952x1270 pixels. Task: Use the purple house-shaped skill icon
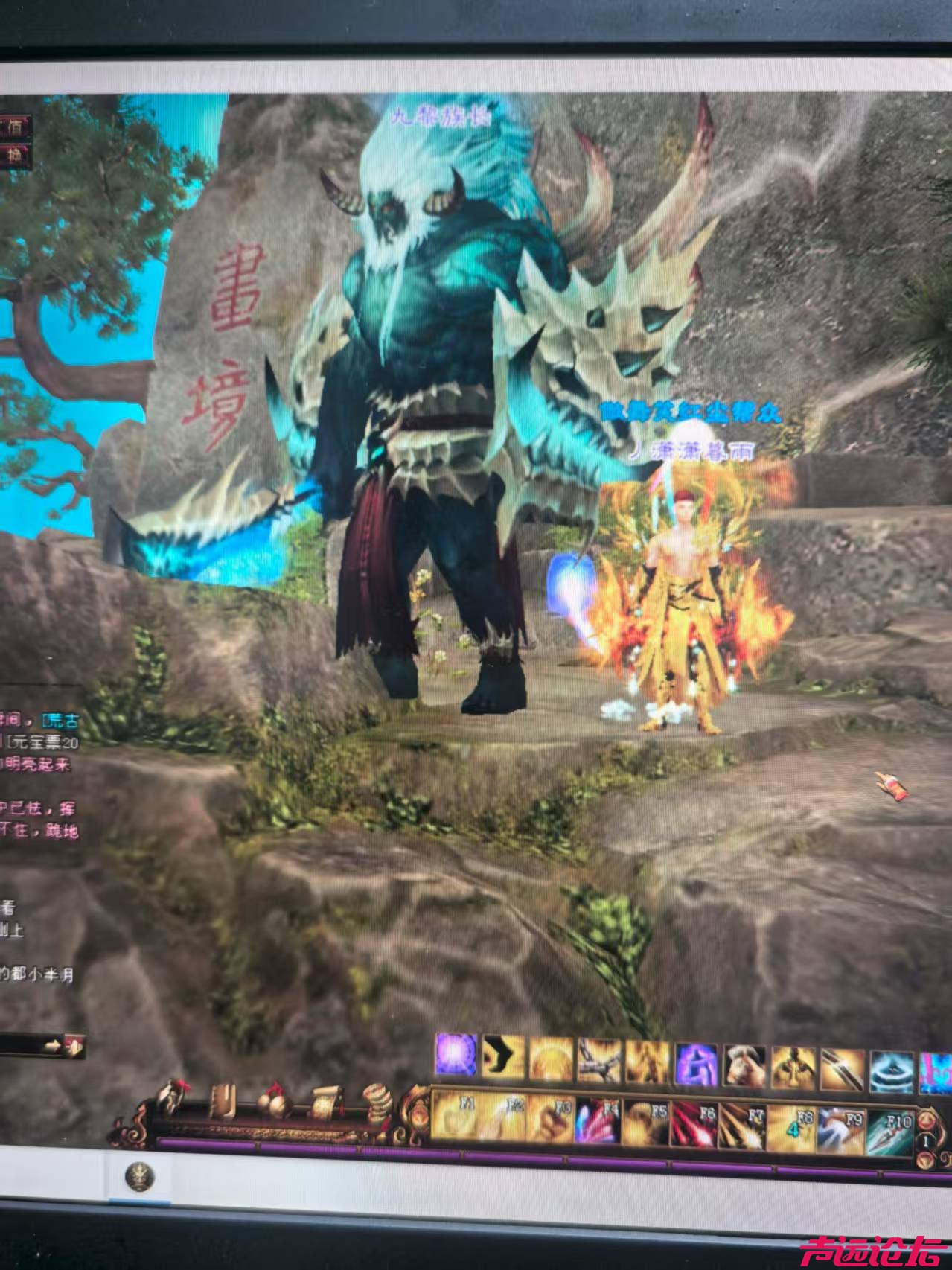pyautogui.click(x=695, y=1064)
